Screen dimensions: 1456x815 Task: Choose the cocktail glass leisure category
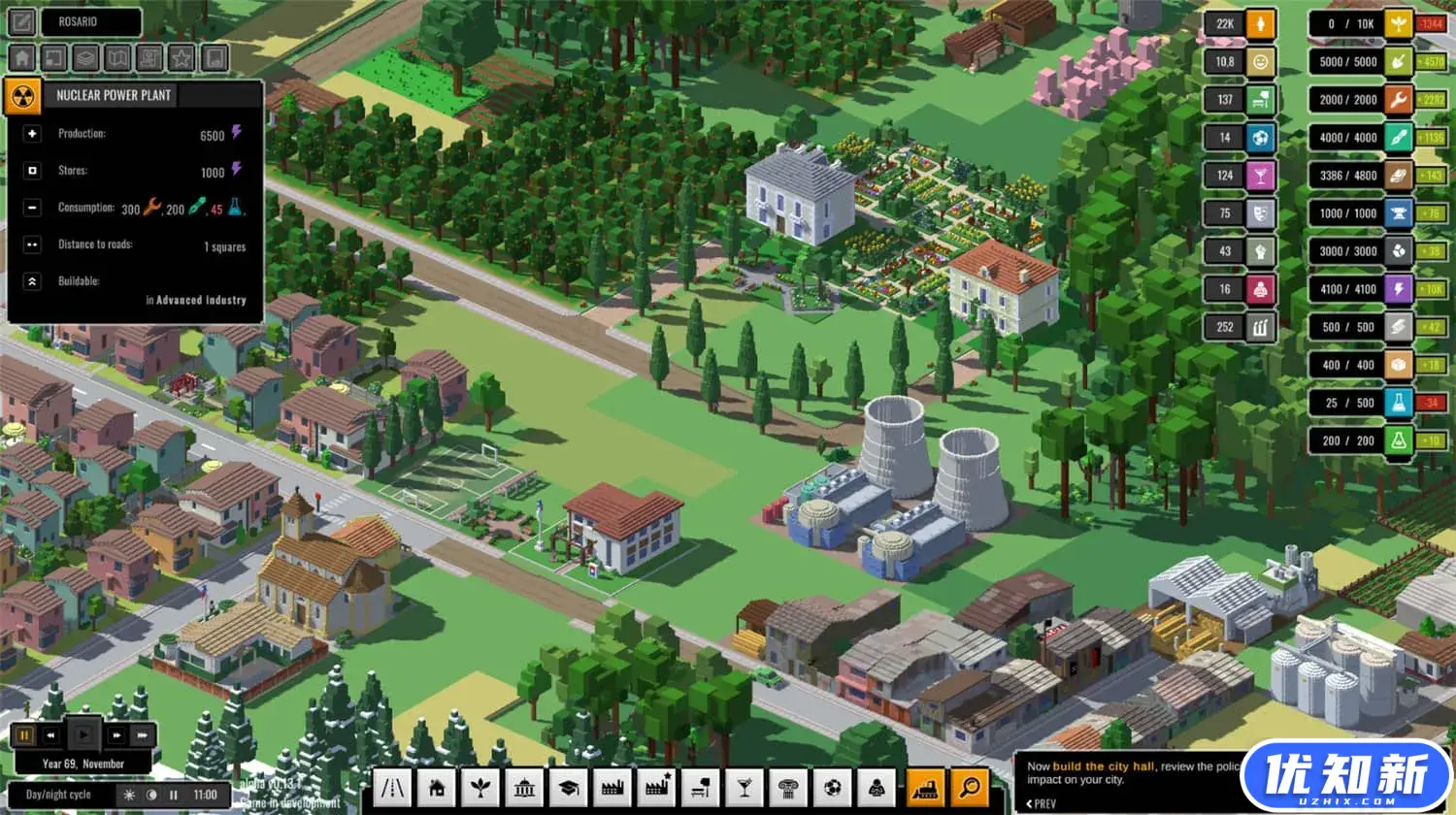click(745, 788)
